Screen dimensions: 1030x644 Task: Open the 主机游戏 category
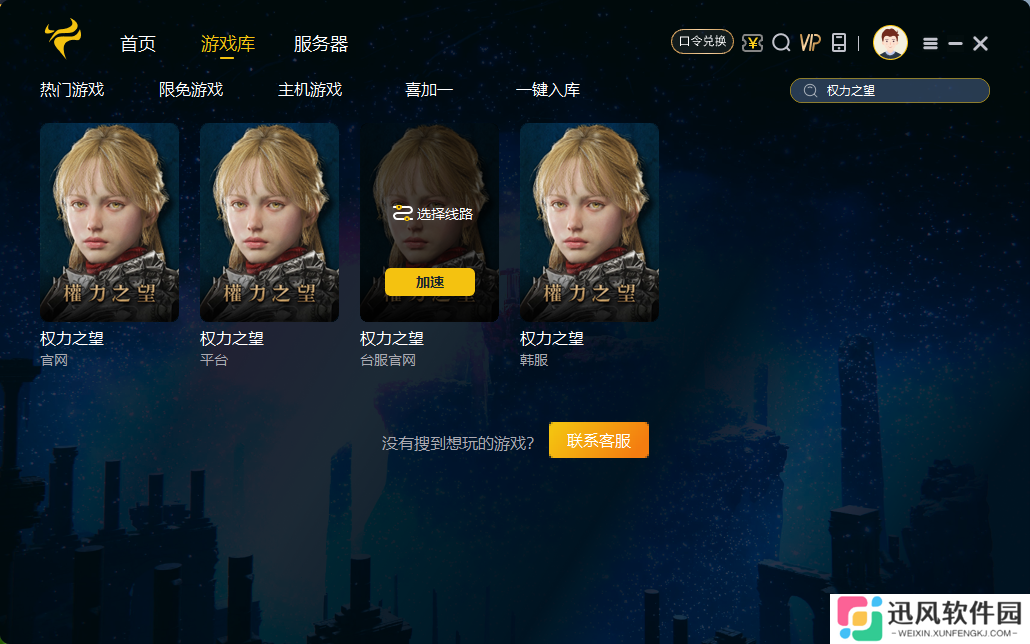tap(310, 90)
